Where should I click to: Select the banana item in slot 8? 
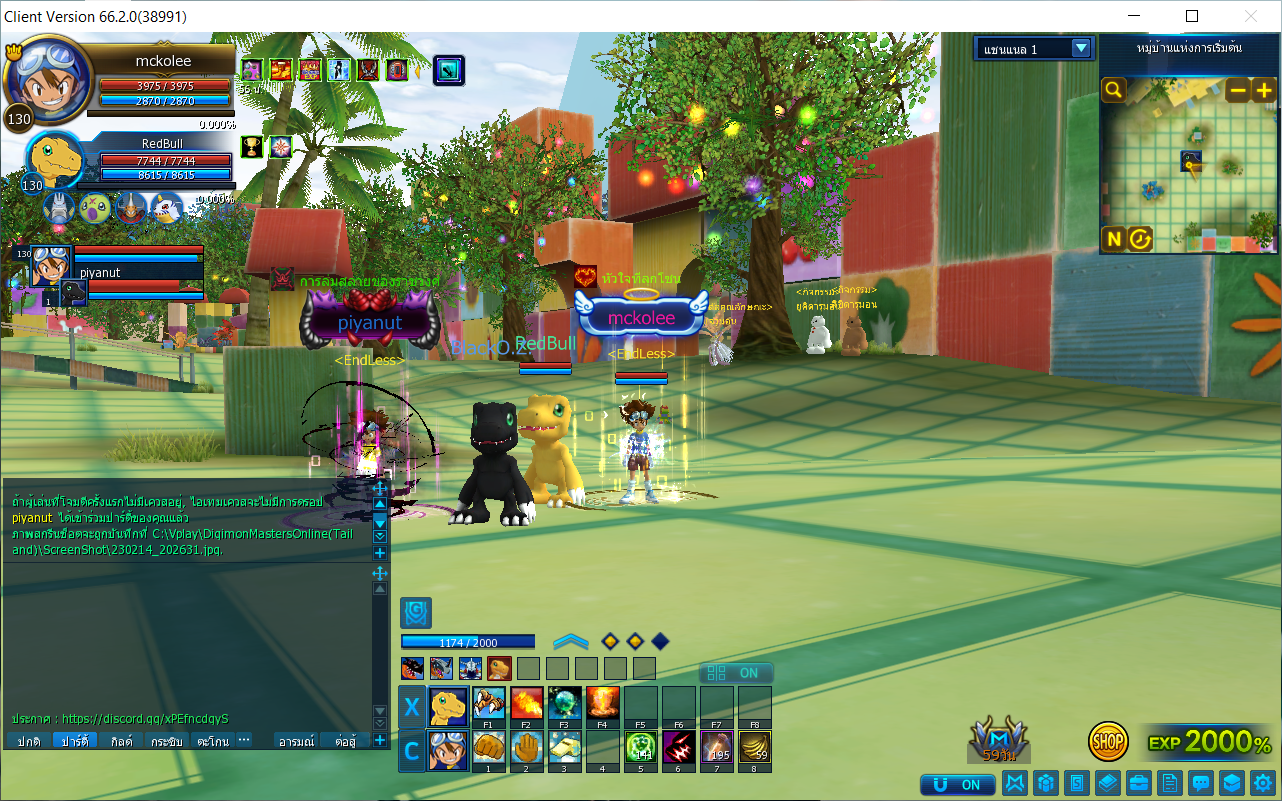(755, 747)
